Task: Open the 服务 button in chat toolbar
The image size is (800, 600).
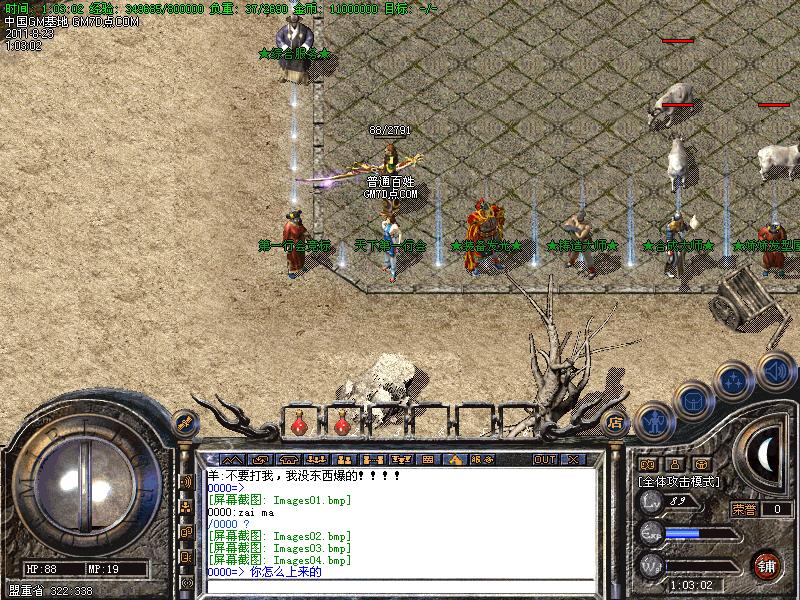Action: tap(480, 459)
